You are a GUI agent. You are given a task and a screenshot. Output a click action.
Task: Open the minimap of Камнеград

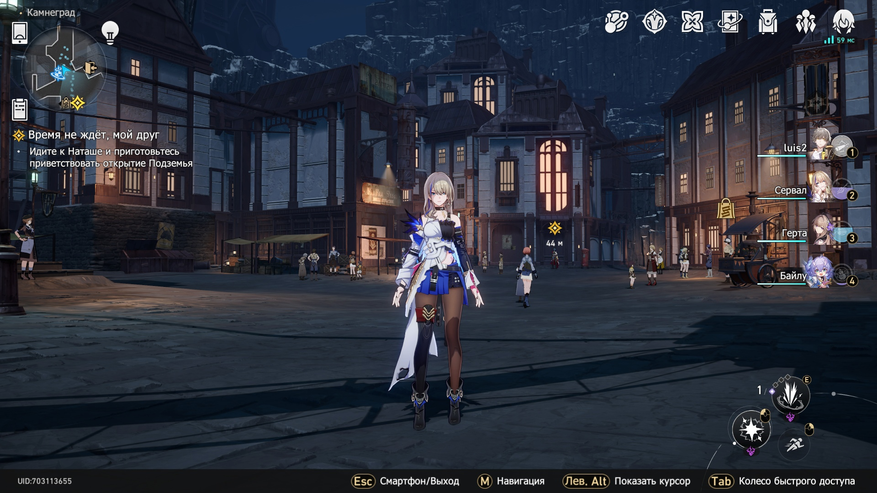[x=63, y=68]
